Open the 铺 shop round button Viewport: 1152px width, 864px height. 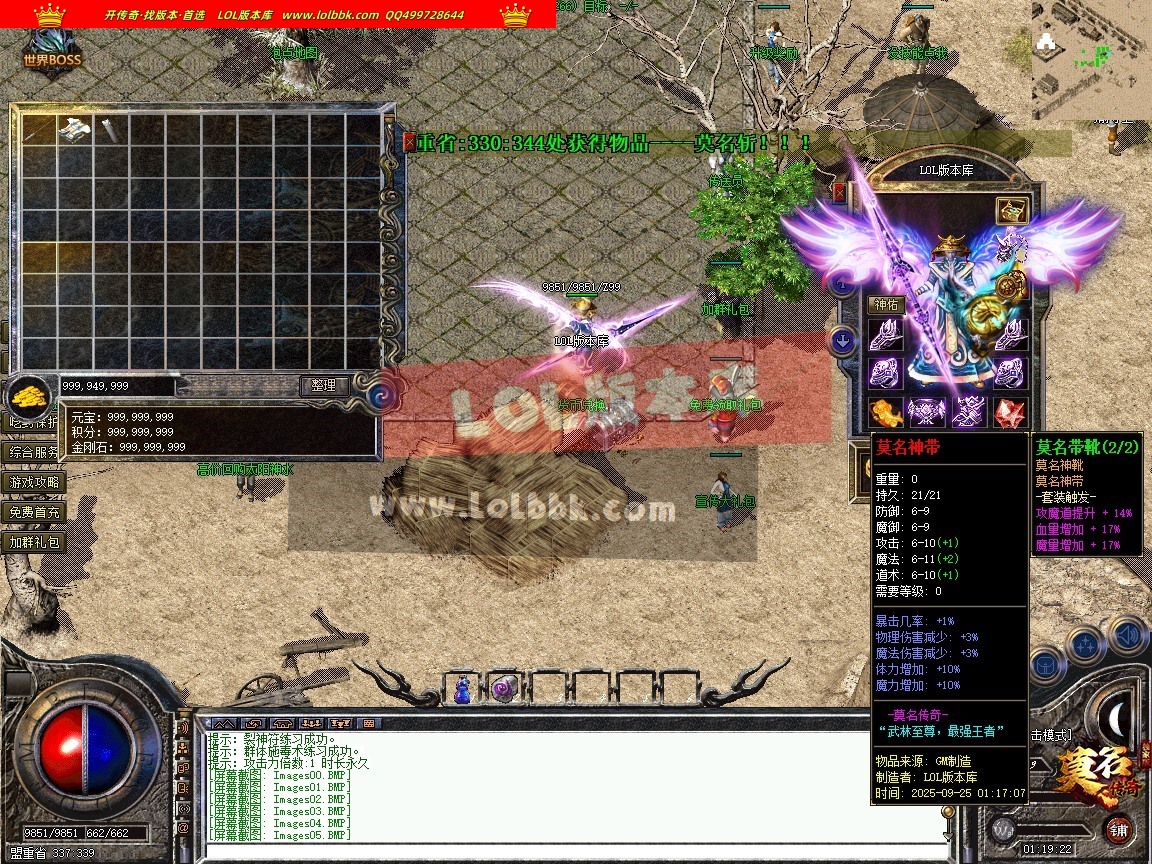pos(1117,829)
